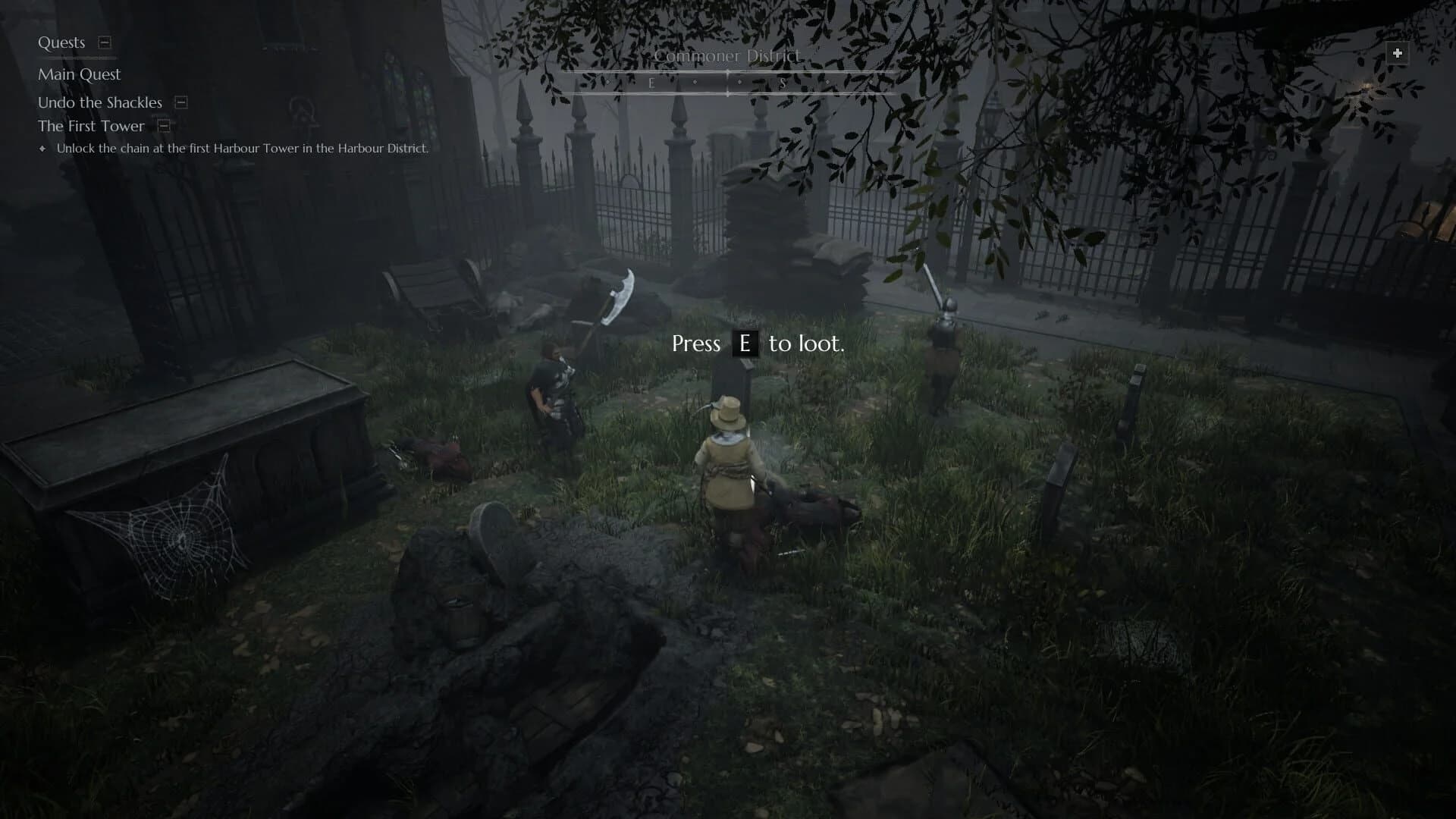The width and height of the screenshot is (1456, 819).
Task: Select the S direction marker on the compass
Action: [x=783, y=81]
